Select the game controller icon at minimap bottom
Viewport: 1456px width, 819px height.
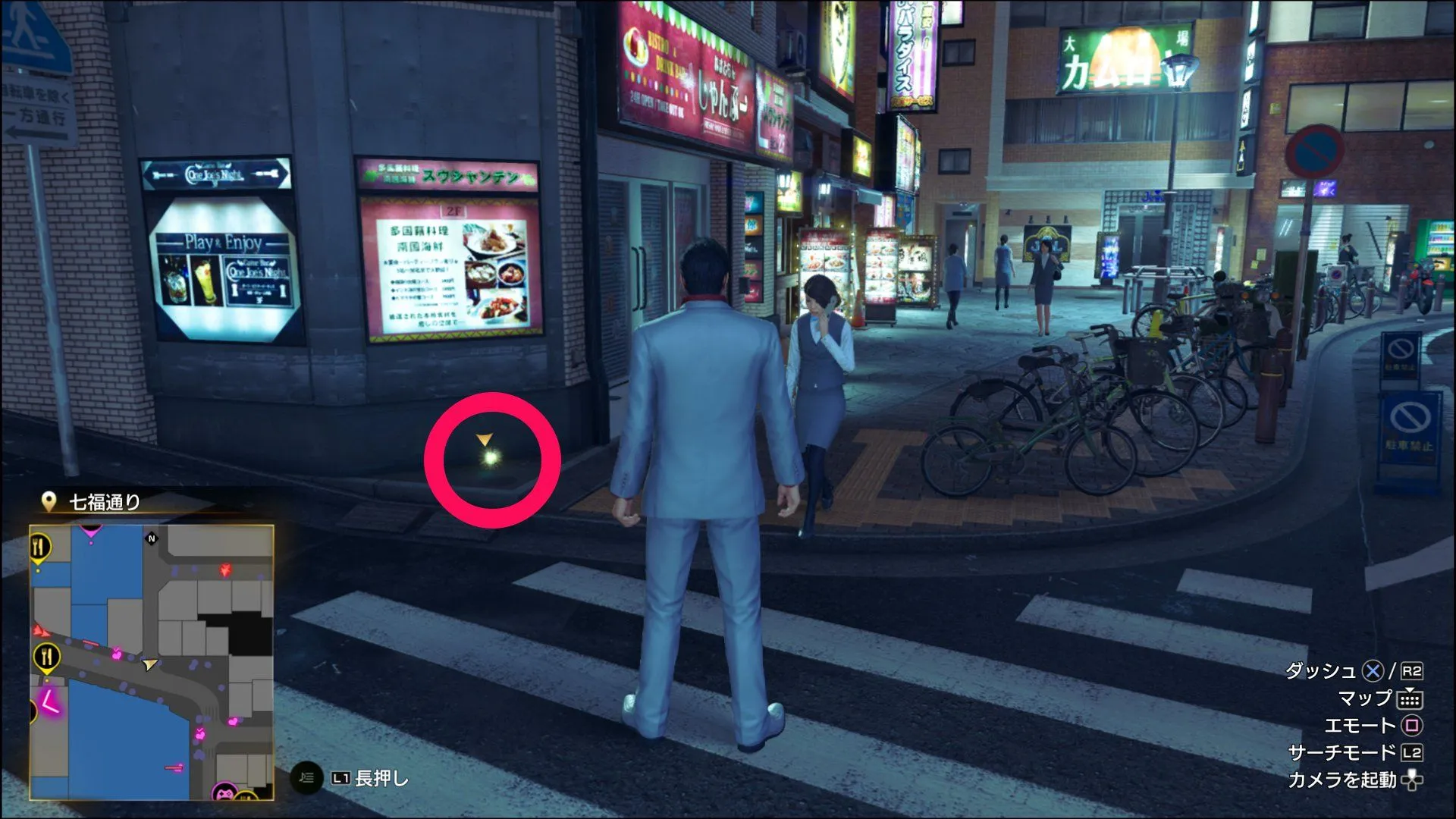click(x=225, y=793)
